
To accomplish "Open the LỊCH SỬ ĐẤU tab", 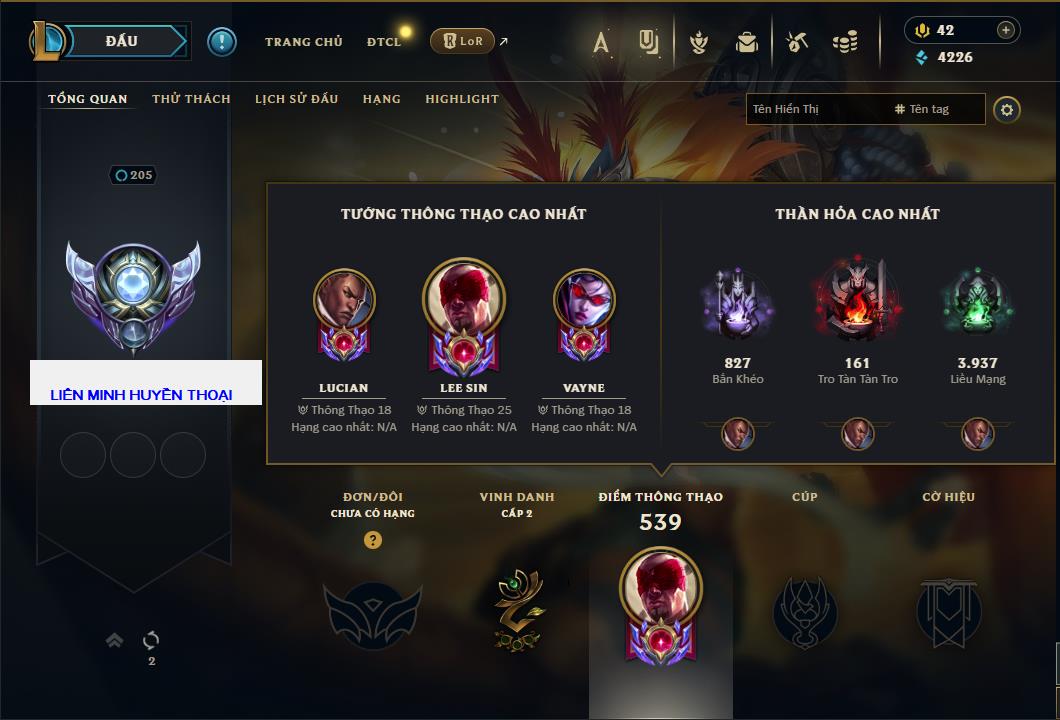I will coord(296,99).
